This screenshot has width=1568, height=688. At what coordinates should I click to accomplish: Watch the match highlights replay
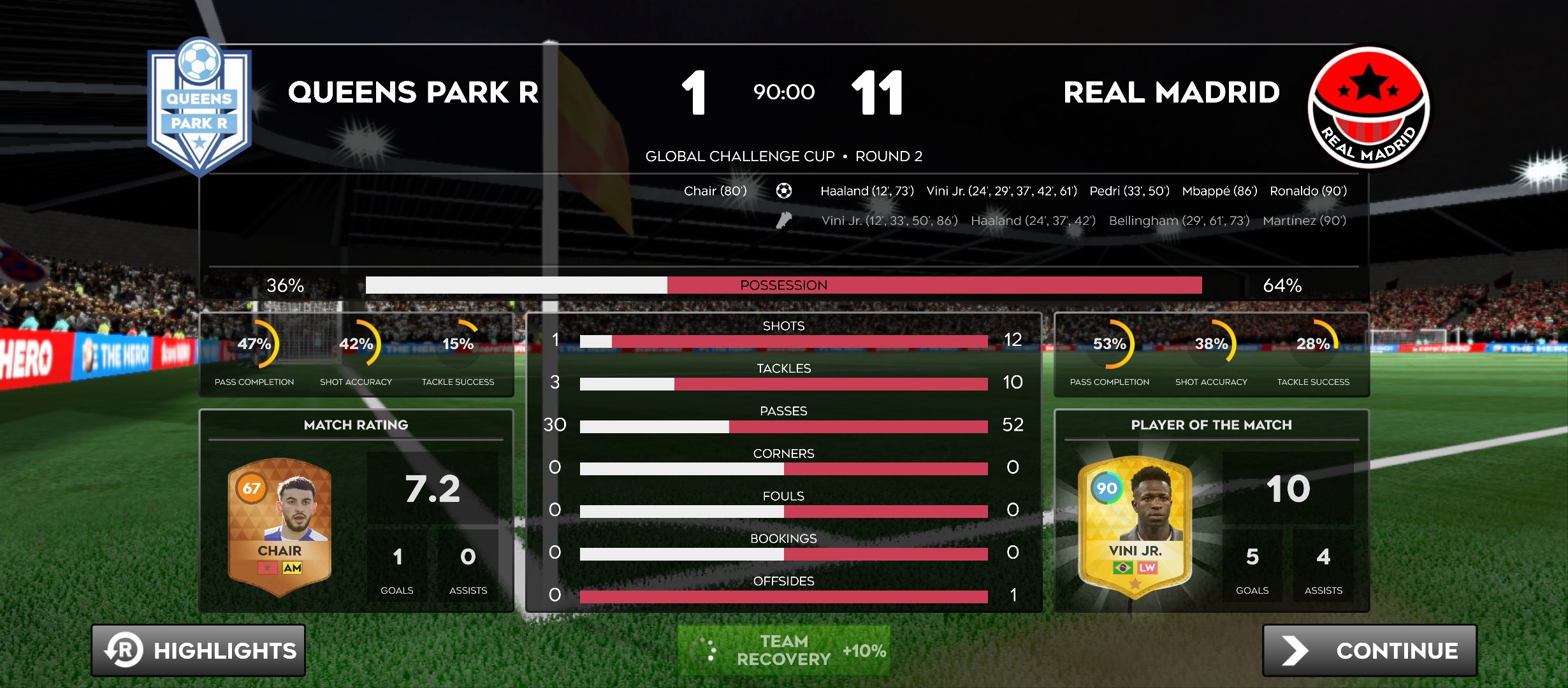(x=198, y=650)
